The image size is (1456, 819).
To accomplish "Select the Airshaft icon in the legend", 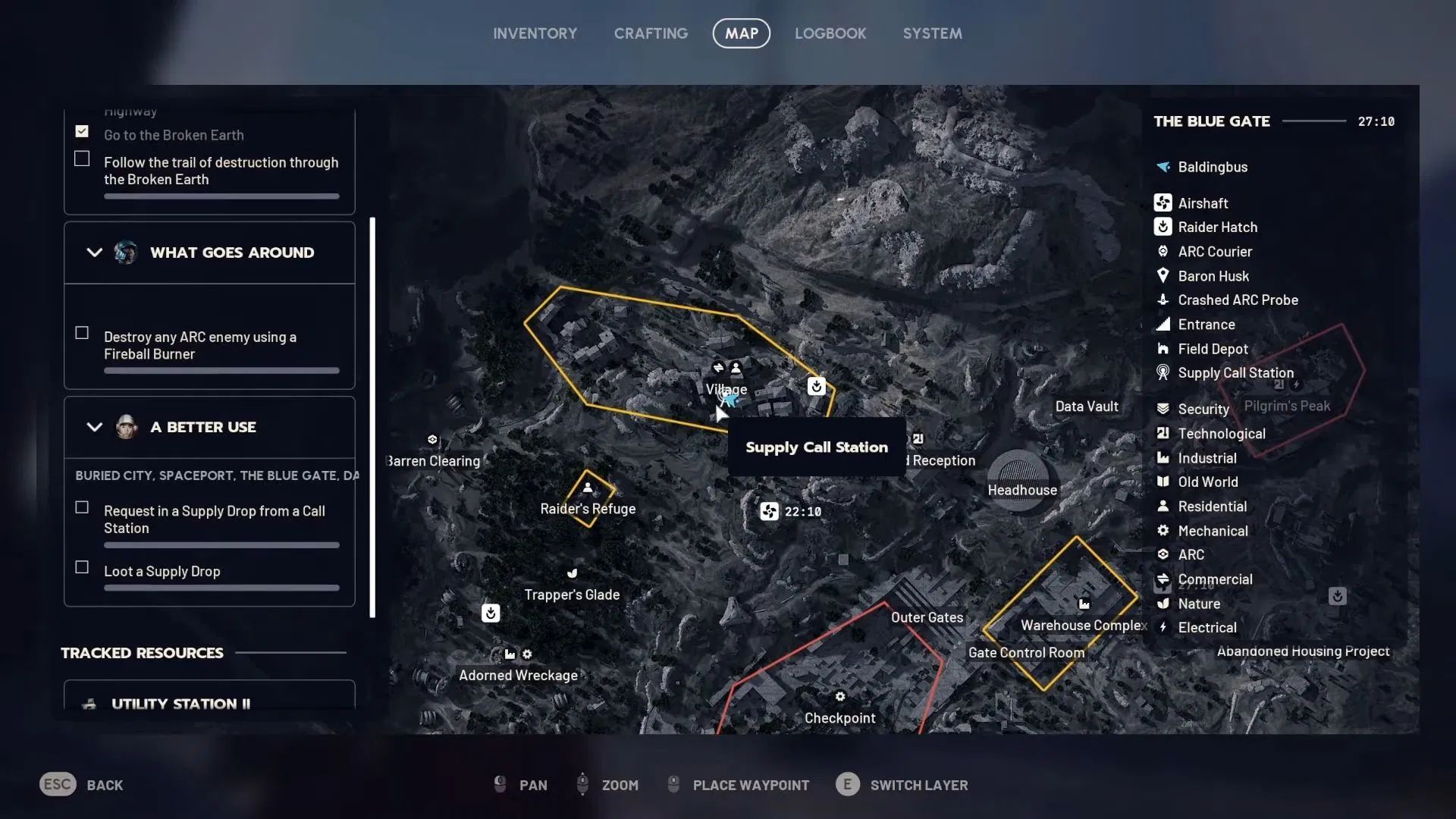I will pos(1163,202).
